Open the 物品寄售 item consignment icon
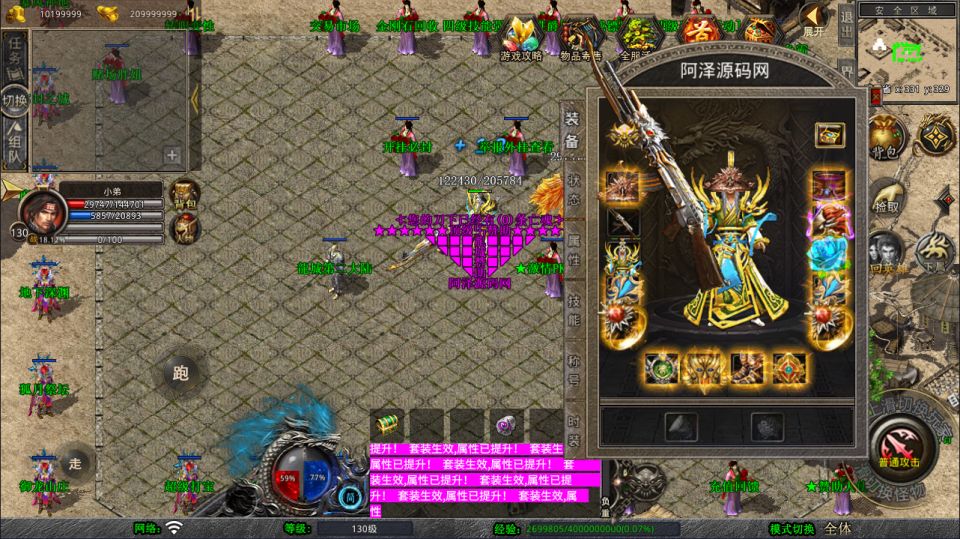Screen dimensions: 960x539 point(580,40)
